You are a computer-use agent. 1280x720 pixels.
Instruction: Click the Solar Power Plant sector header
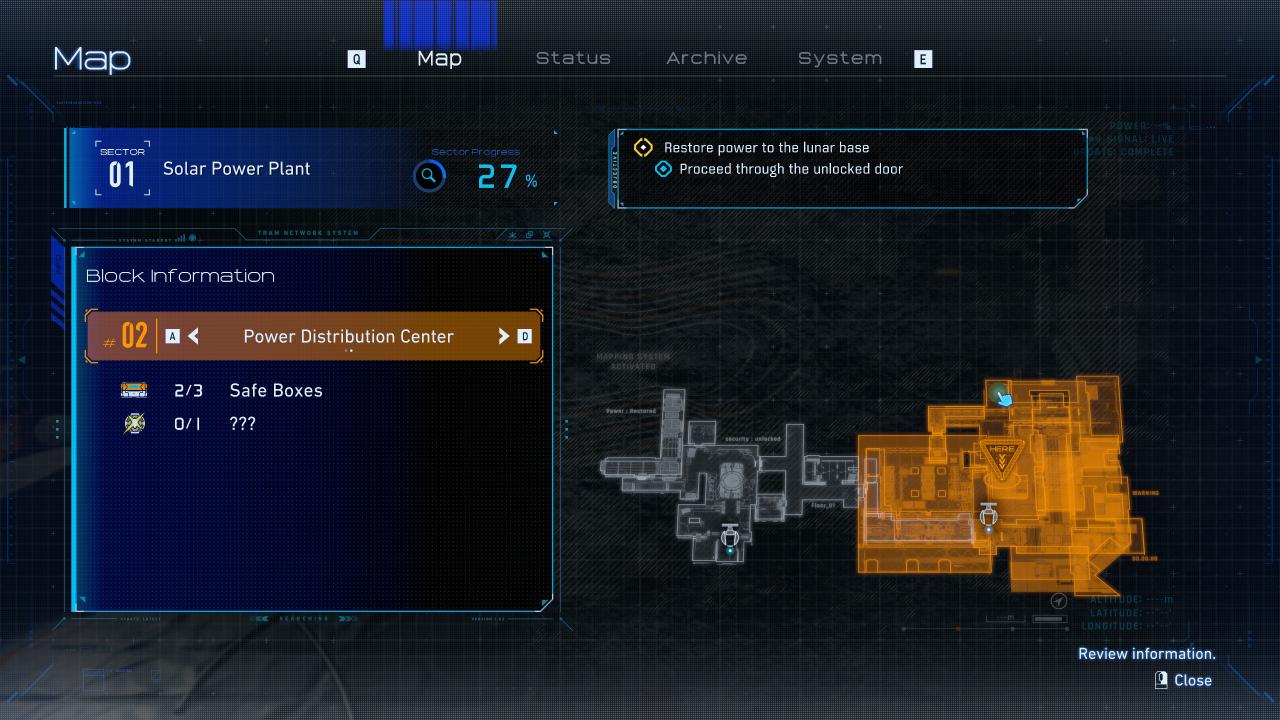[x=236, y=169]
